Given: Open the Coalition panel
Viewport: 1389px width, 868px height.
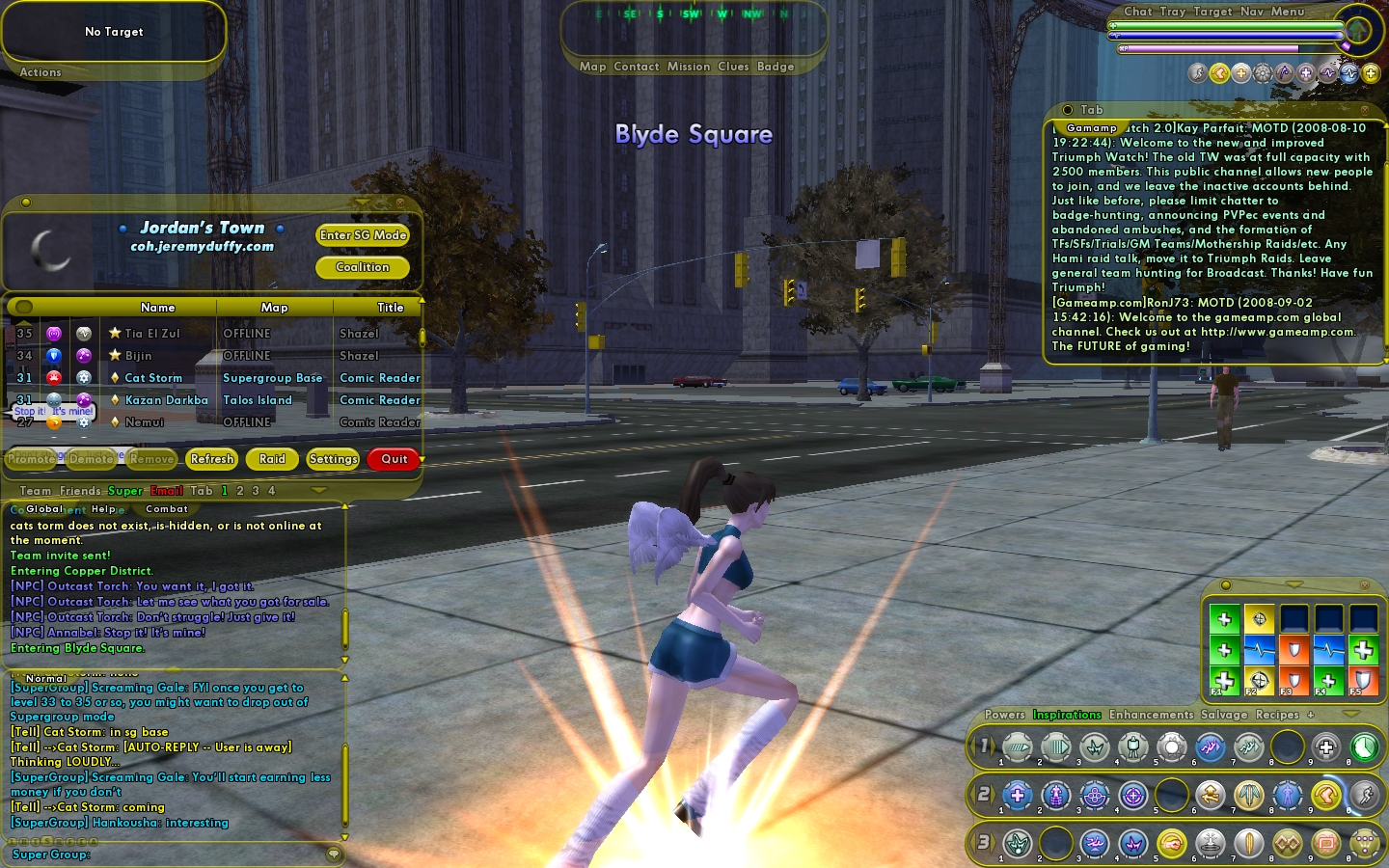Looking at the screenshot, I should tap(363, 267).
